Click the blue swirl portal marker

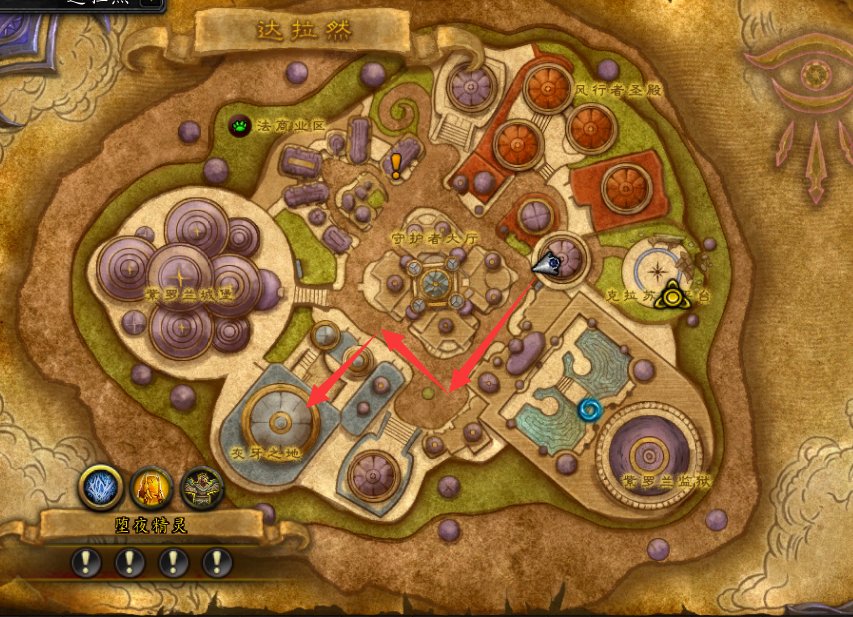coord(589,409)
